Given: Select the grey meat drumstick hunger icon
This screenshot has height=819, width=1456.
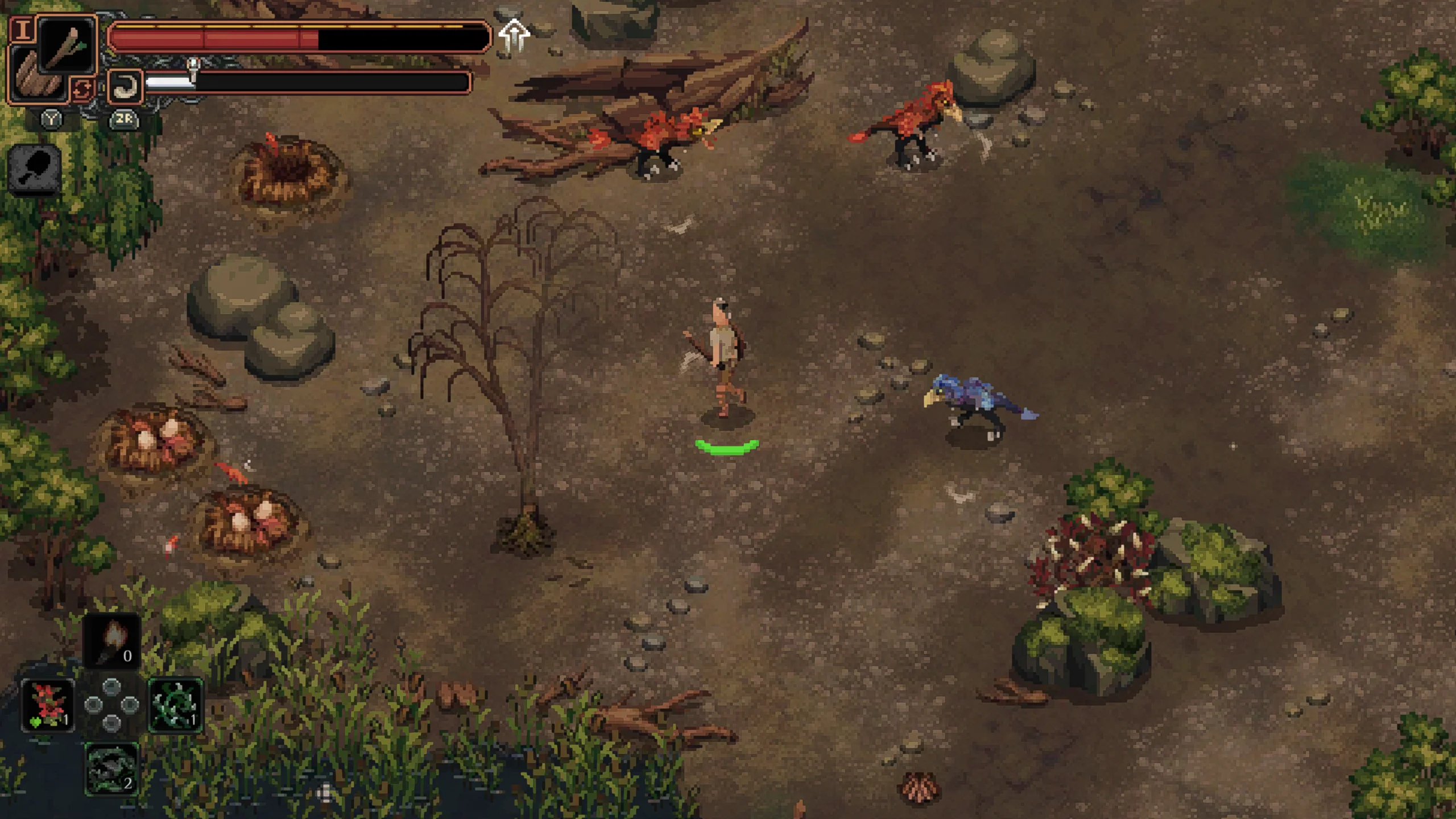Looking at the screenshot, I should (x=35, y=168).
